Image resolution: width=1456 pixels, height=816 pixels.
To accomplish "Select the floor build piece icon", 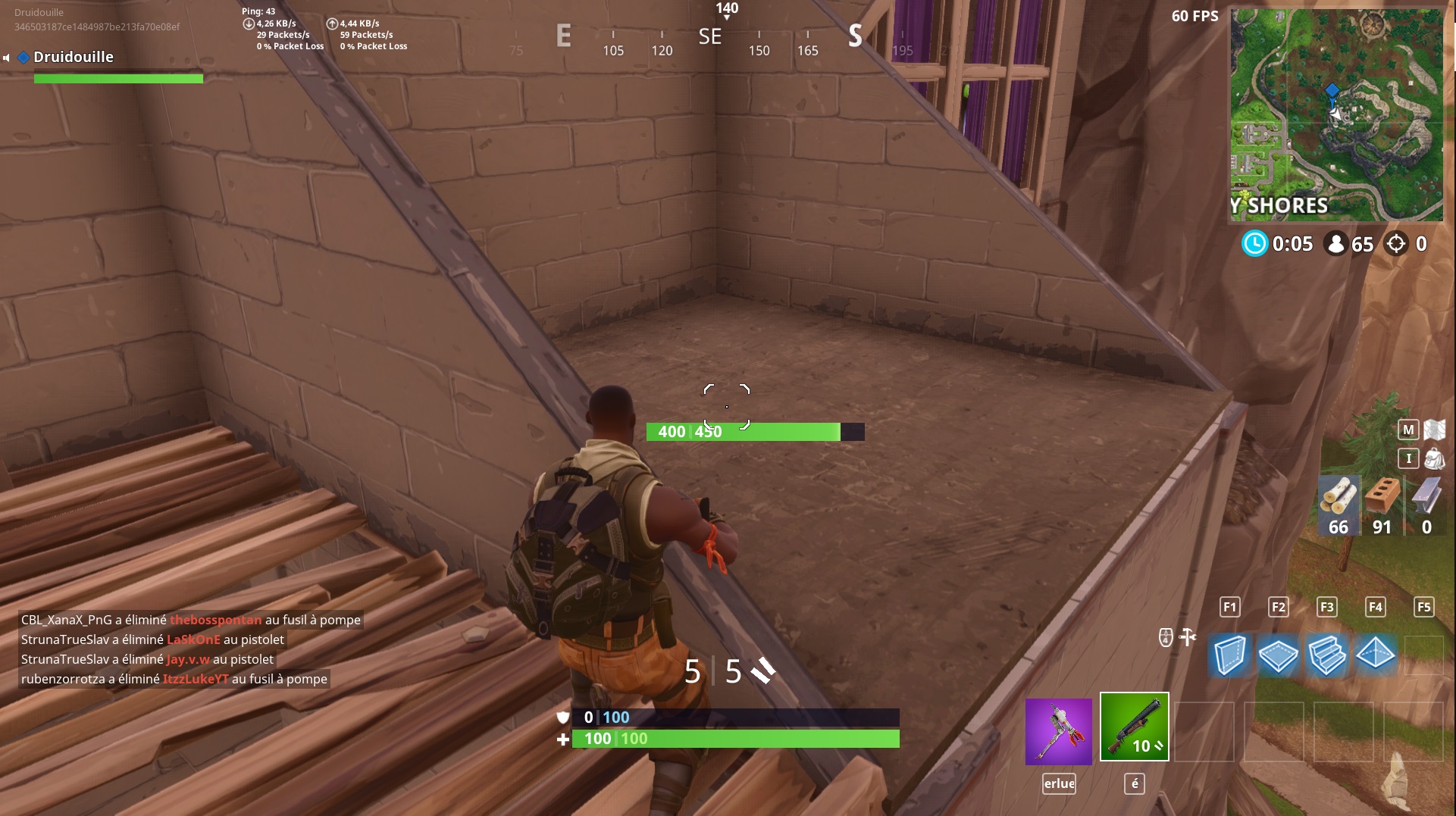I will (x=1279, y=655).
